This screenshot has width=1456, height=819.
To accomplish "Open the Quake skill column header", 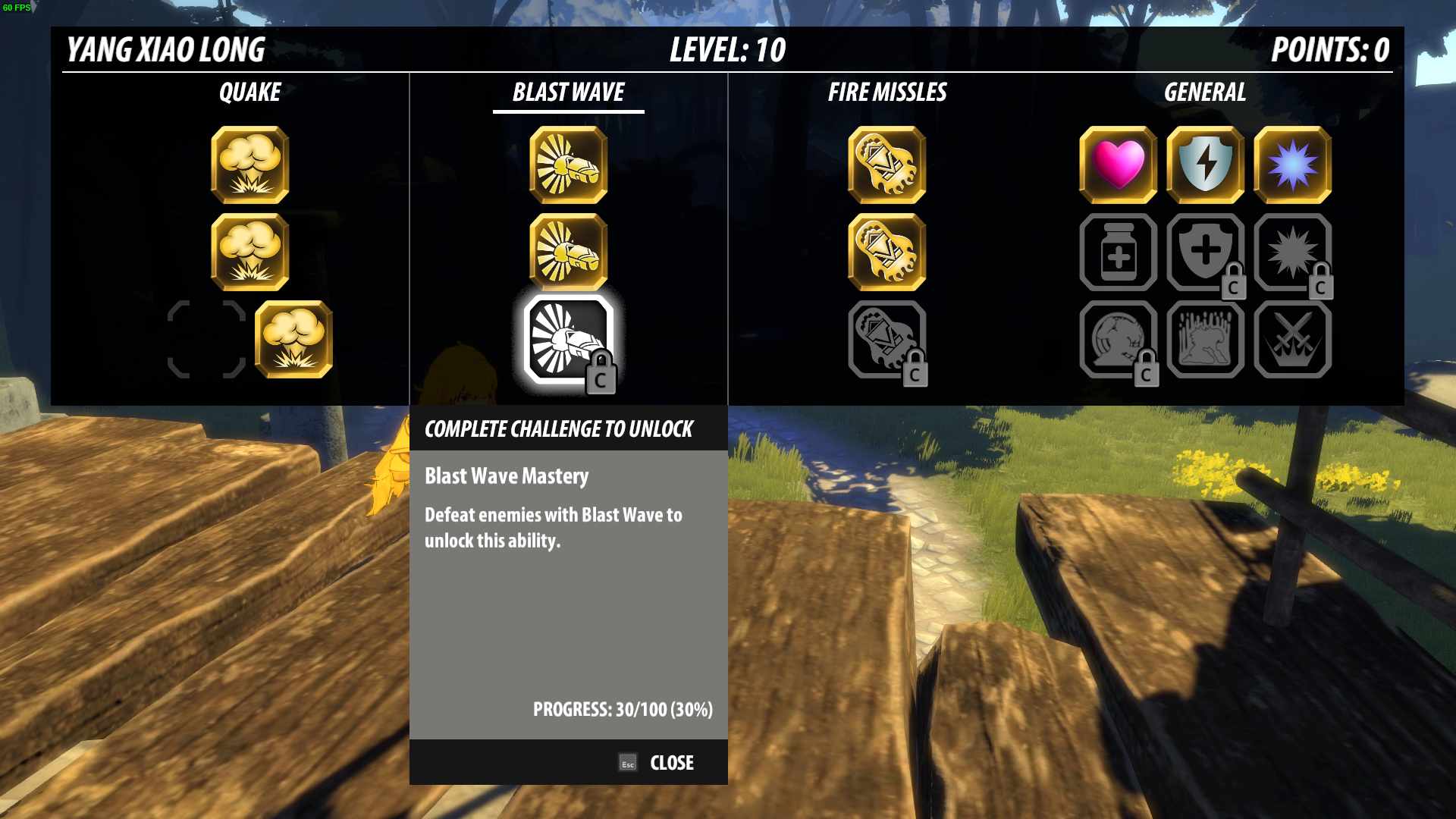I will pyautogui.click(x=249, y=93).
